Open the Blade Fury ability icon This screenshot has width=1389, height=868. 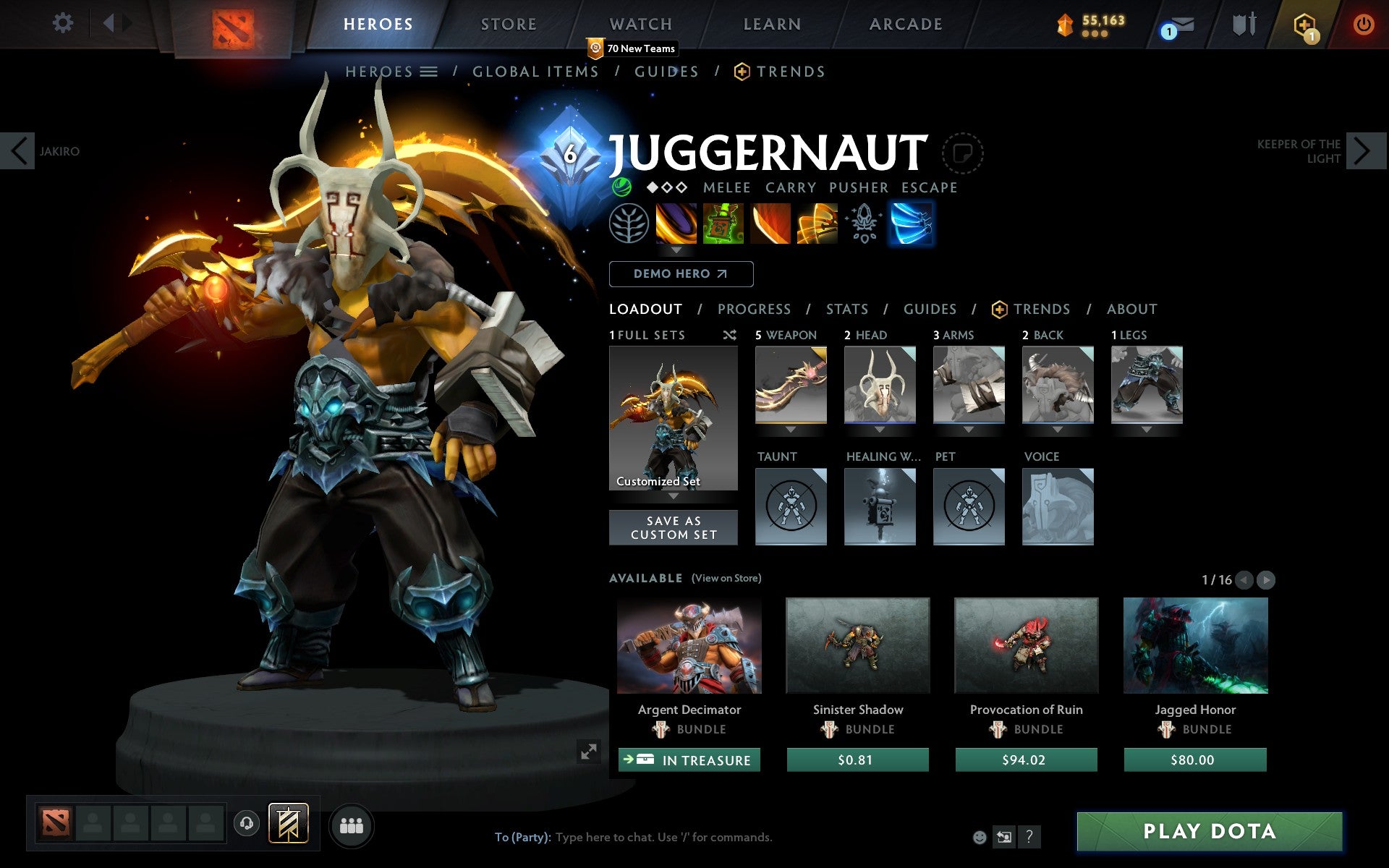coord(676,224)
